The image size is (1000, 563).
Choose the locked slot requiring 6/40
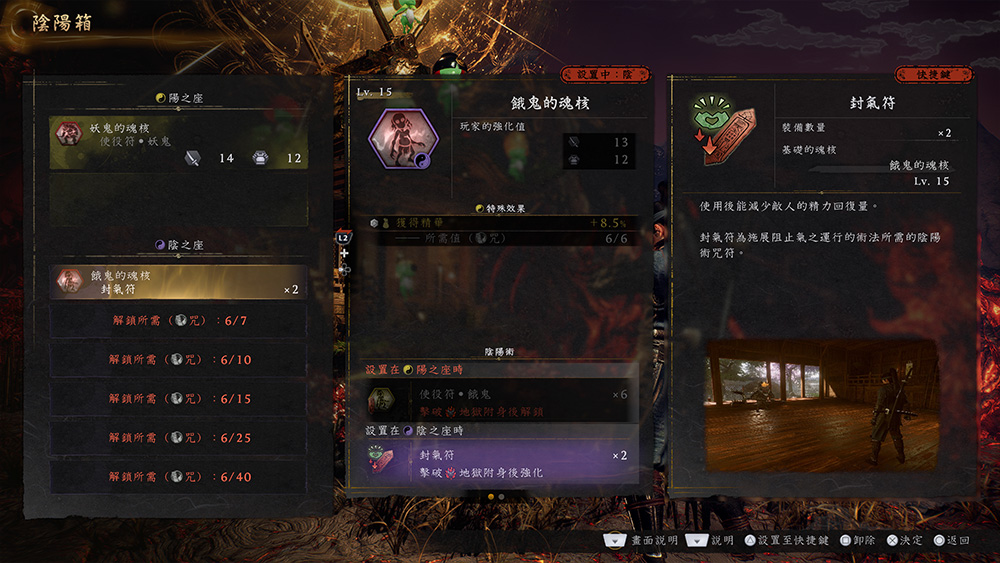179,477
